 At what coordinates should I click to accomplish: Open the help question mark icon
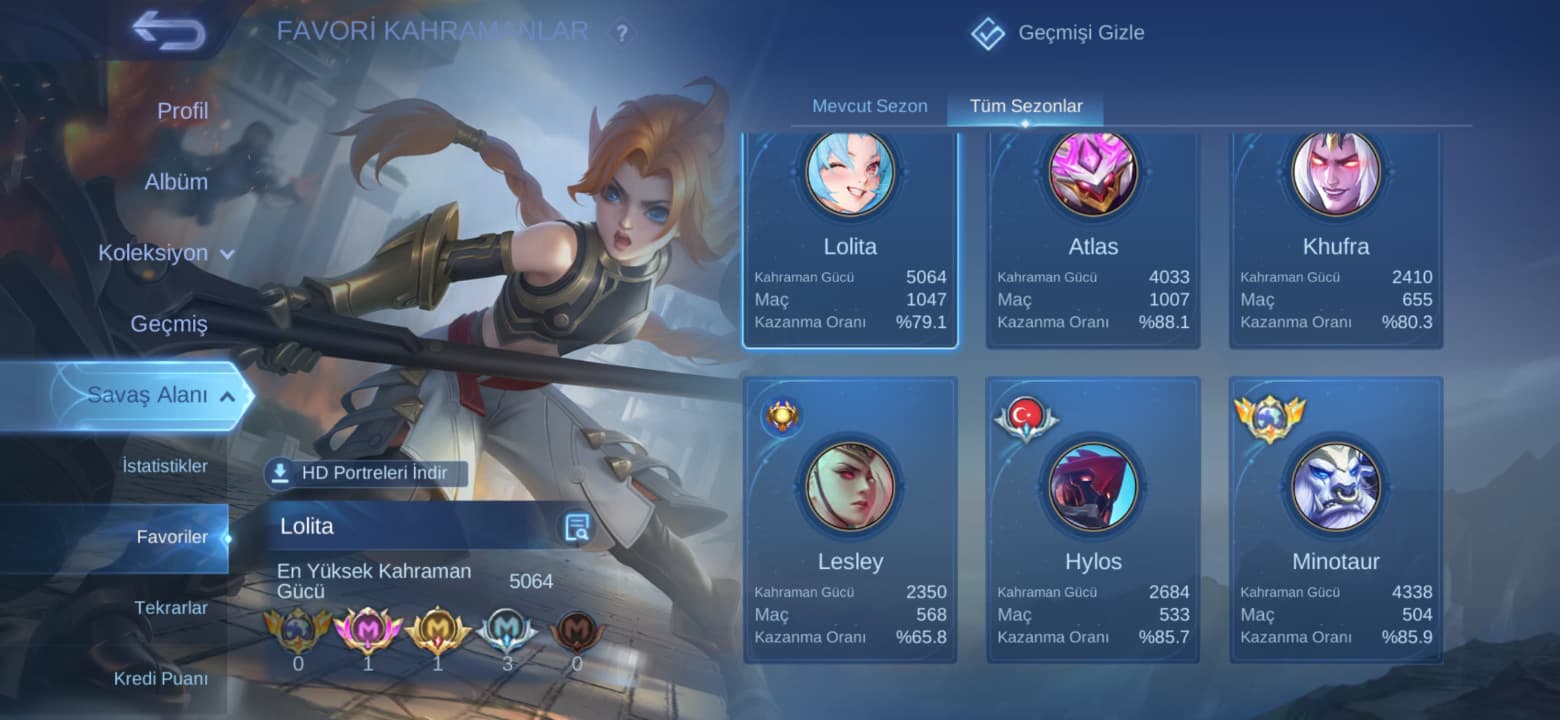click(x=622, y=34)
